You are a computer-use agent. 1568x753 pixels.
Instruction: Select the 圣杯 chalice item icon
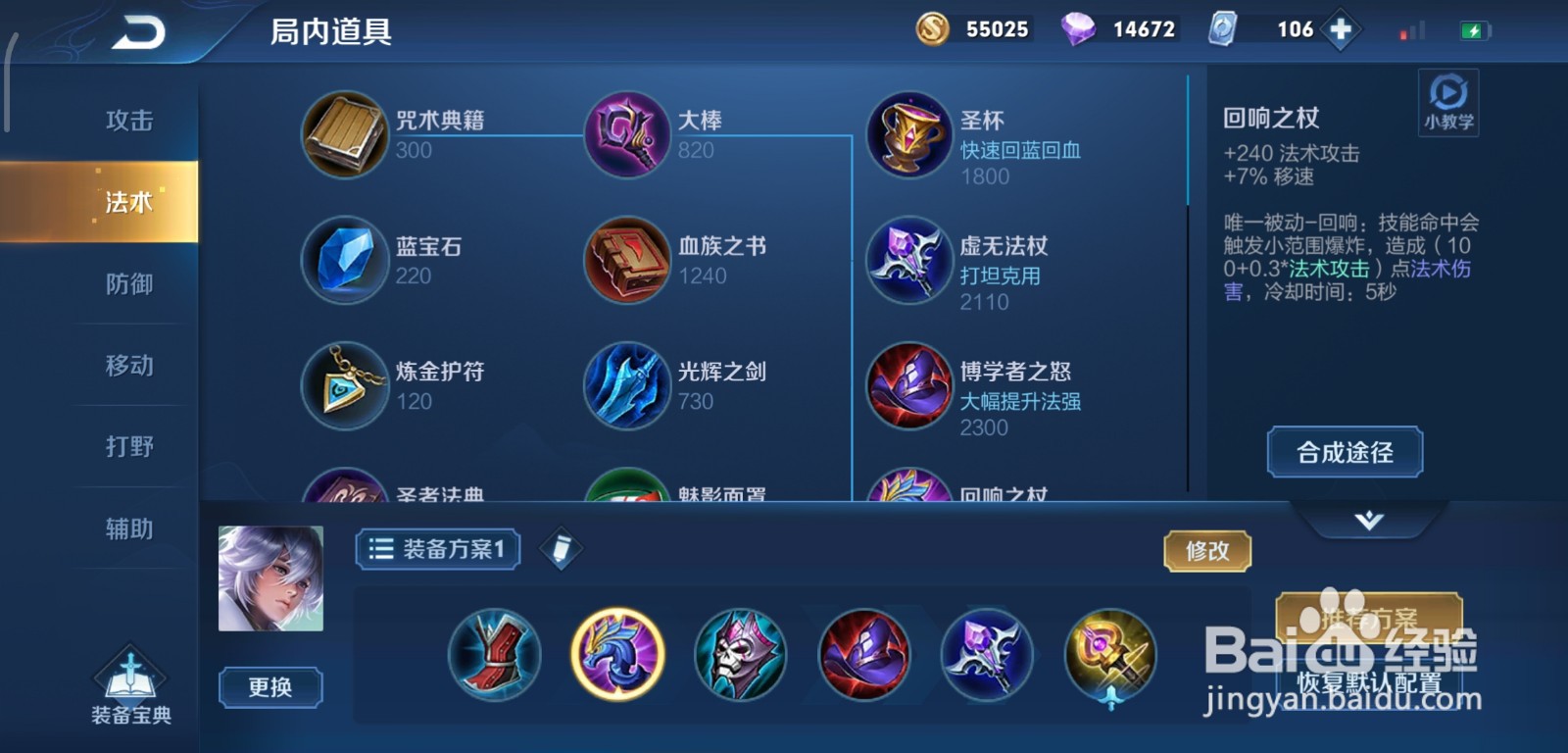click(908, 134)
